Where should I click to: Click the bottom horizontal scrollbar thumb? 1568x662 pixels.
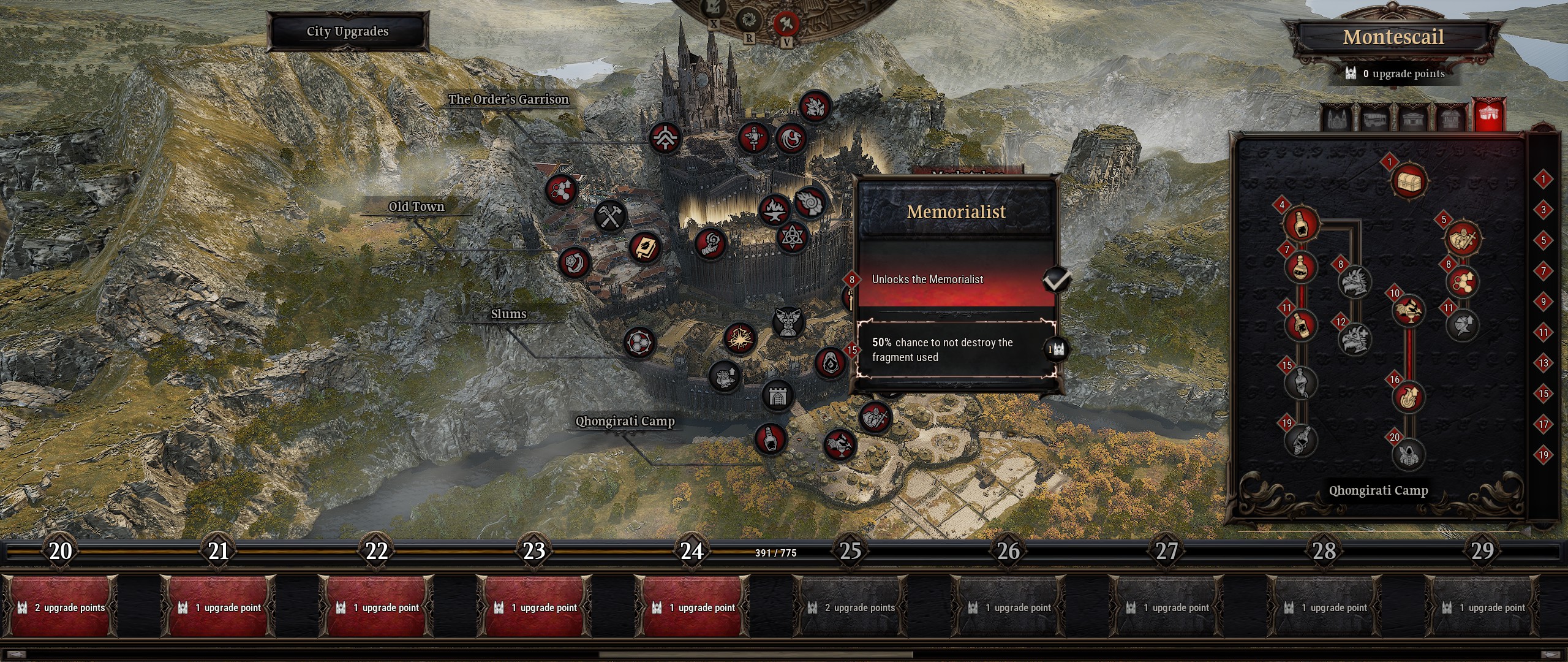coord(756,655)
